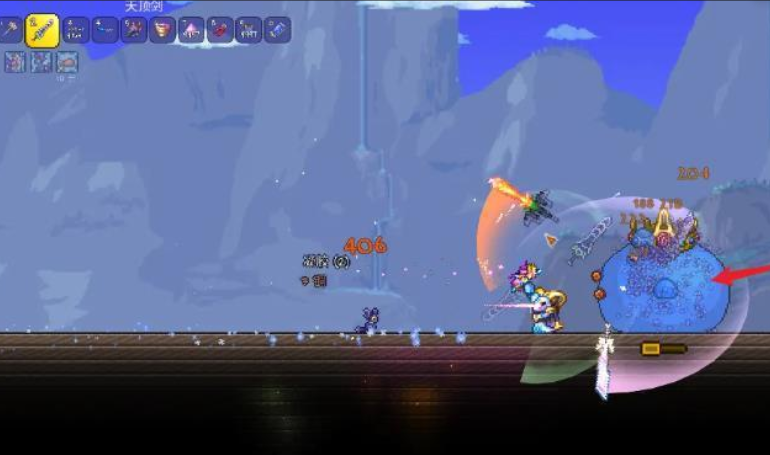
Task: Select the blue item in the last hotbar slot
Action: click(x=277, y=30)
